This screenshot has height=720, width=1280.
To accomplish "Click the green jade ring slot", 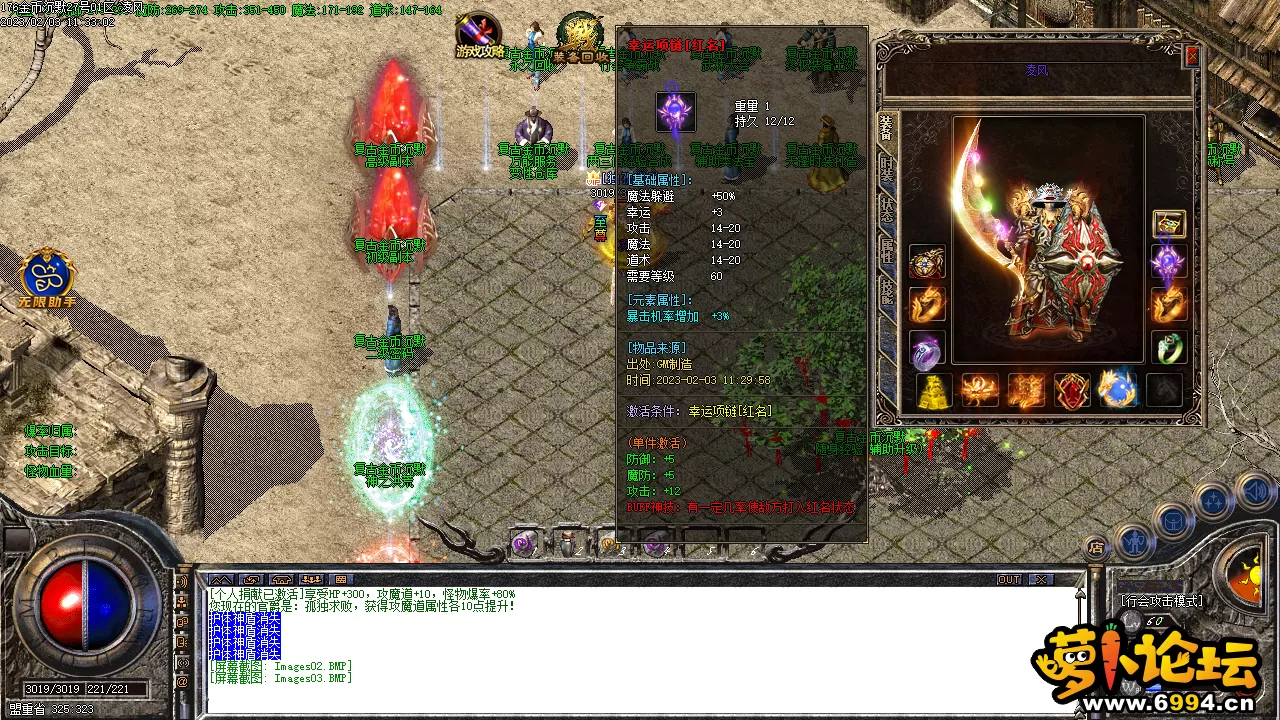I will click(1169, 347).
